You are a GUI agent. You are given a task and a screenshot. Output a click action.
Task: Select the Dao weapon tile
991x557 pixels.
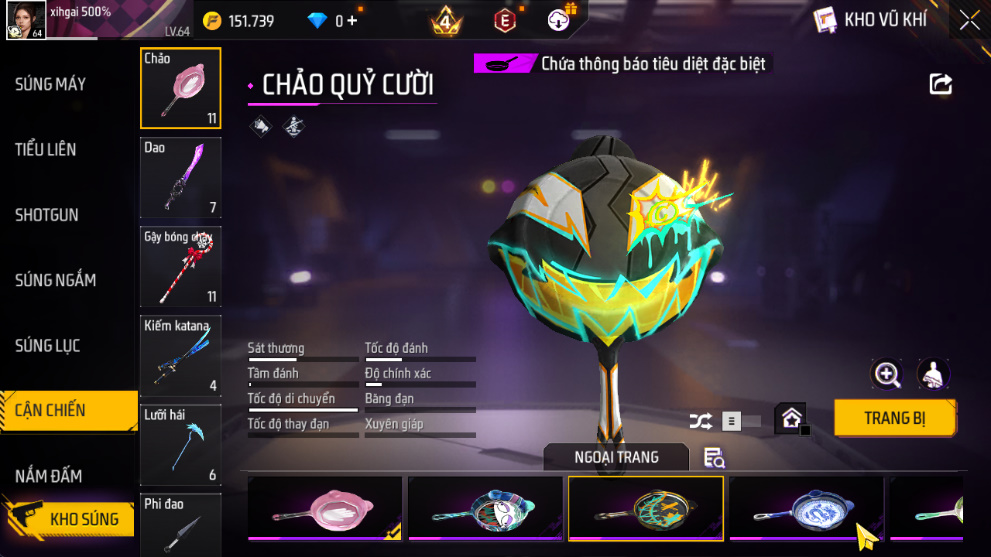181,178
